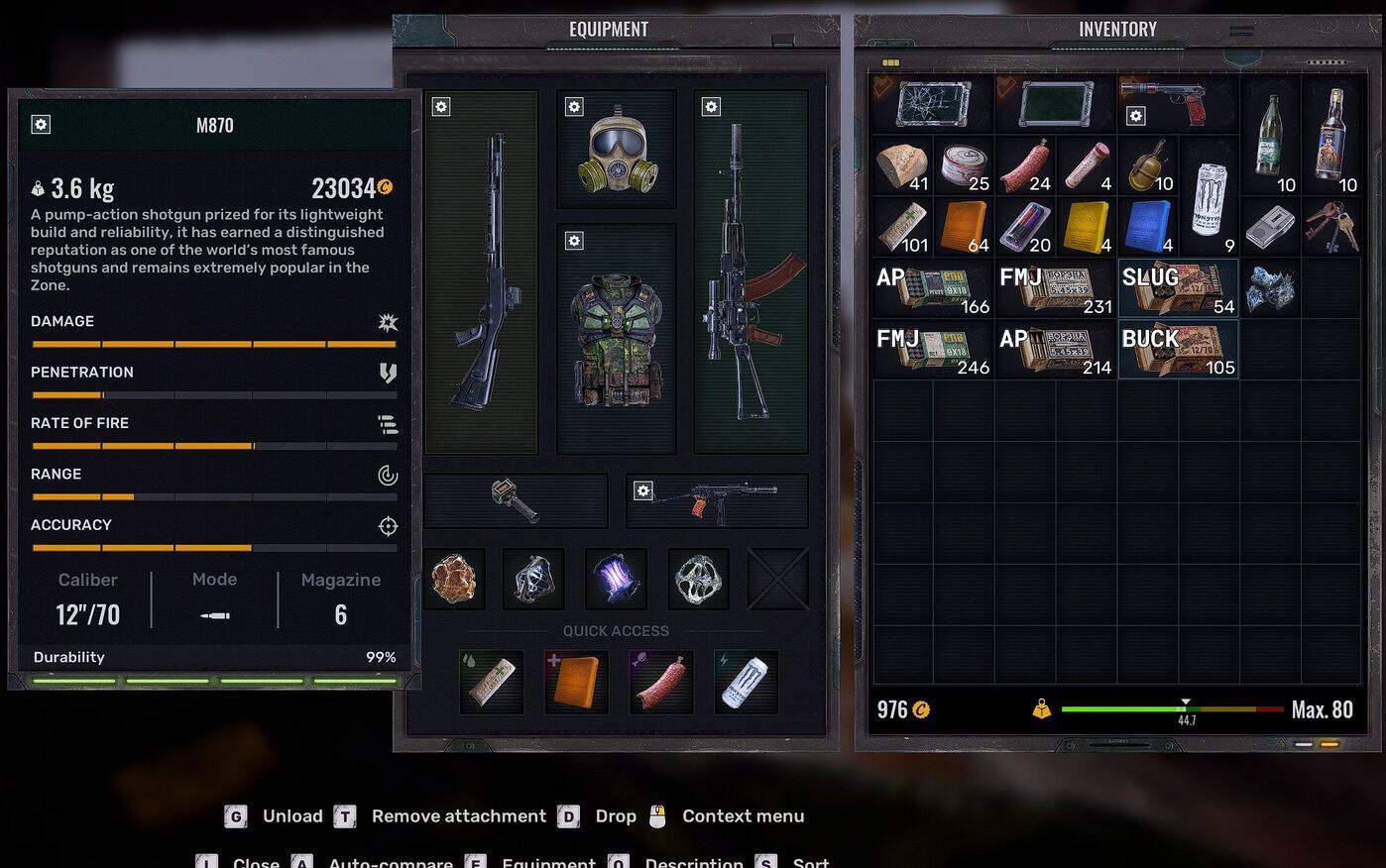Select the BUCK buckshot ammo stack
Viewport: 1386px width, 868px height.
click(x=1178, y=350)
